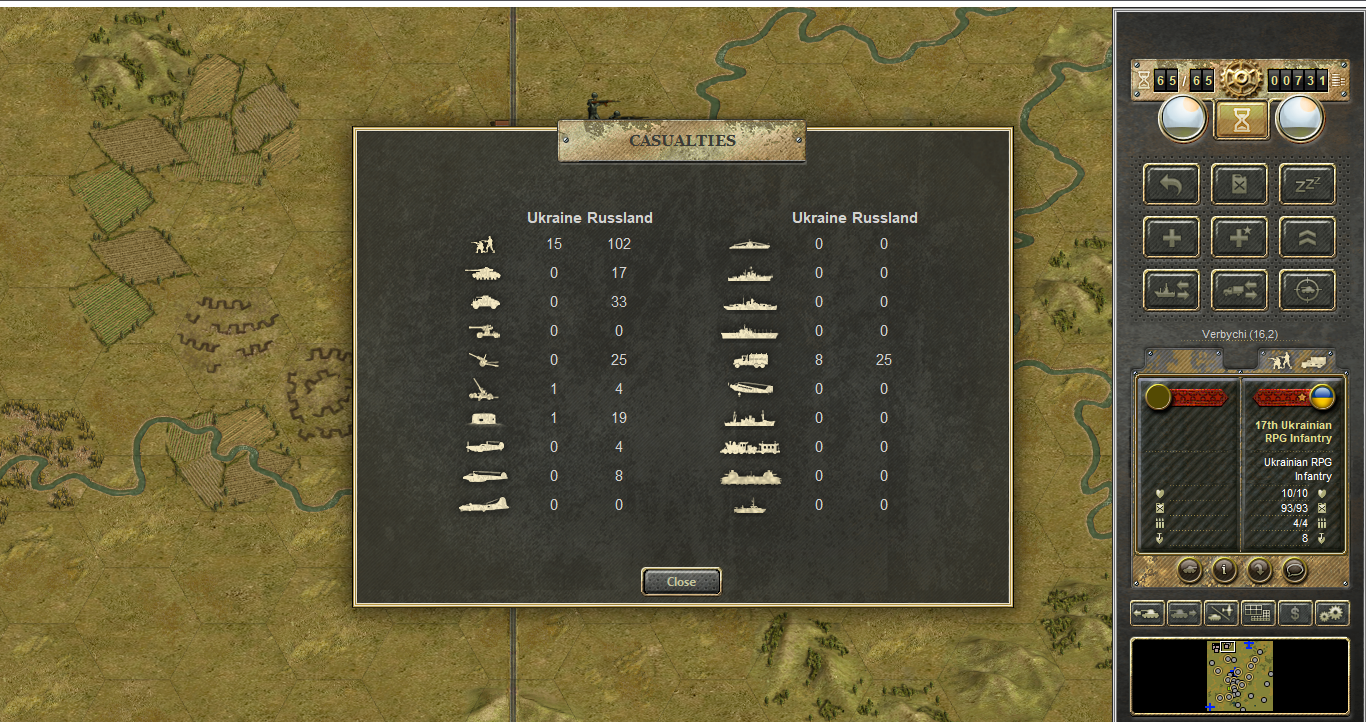Show the unit list grid button
The image size is (1366, 722).
(1258, 613)
